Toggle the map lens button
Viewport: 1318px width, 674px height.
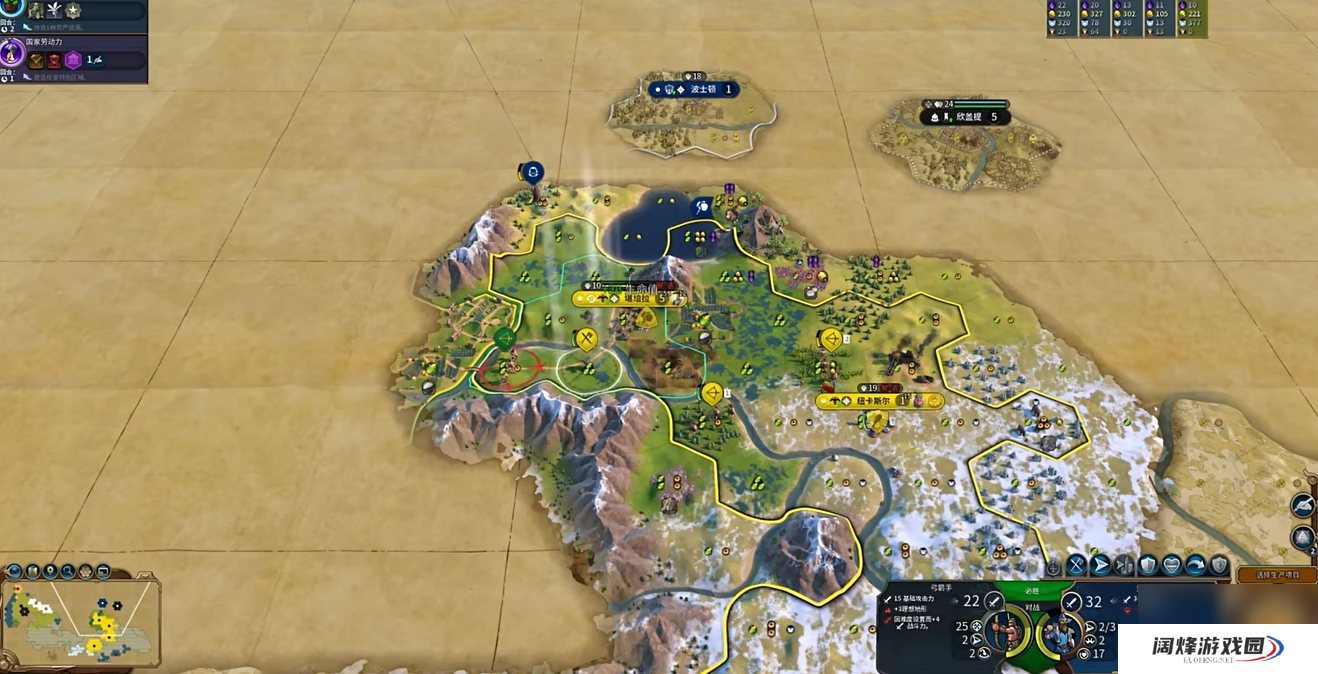tap(32, 572)
